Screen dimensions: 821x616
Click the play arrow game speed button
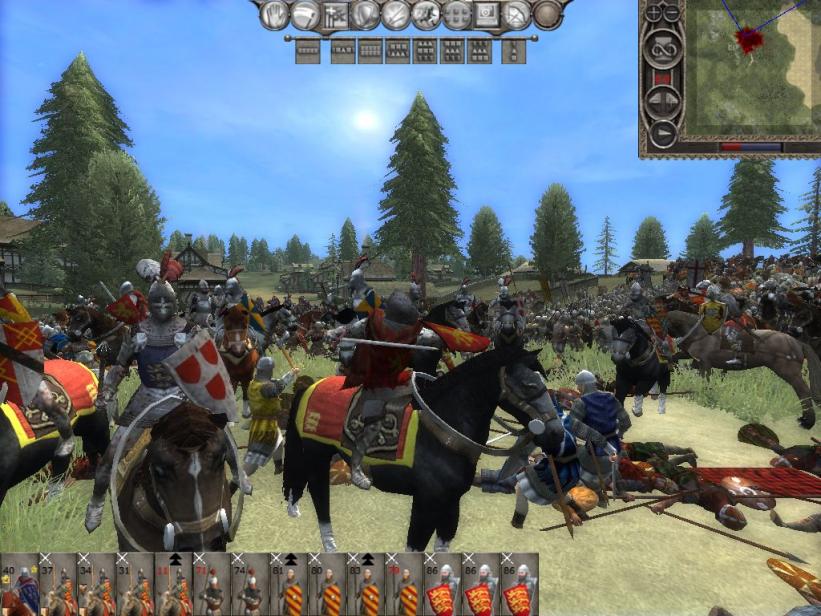pyautogui.click(x=662, y=131)
